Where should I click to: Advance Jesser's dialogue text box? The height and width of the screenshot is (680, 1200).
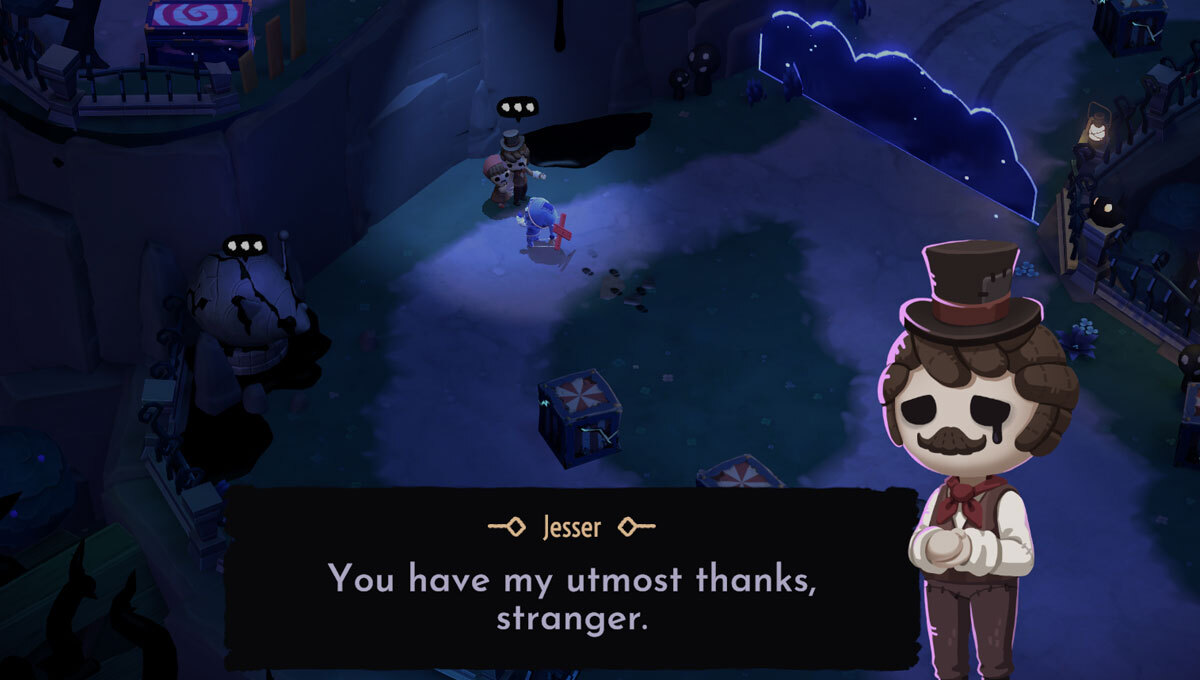click(x=571, y=579)
